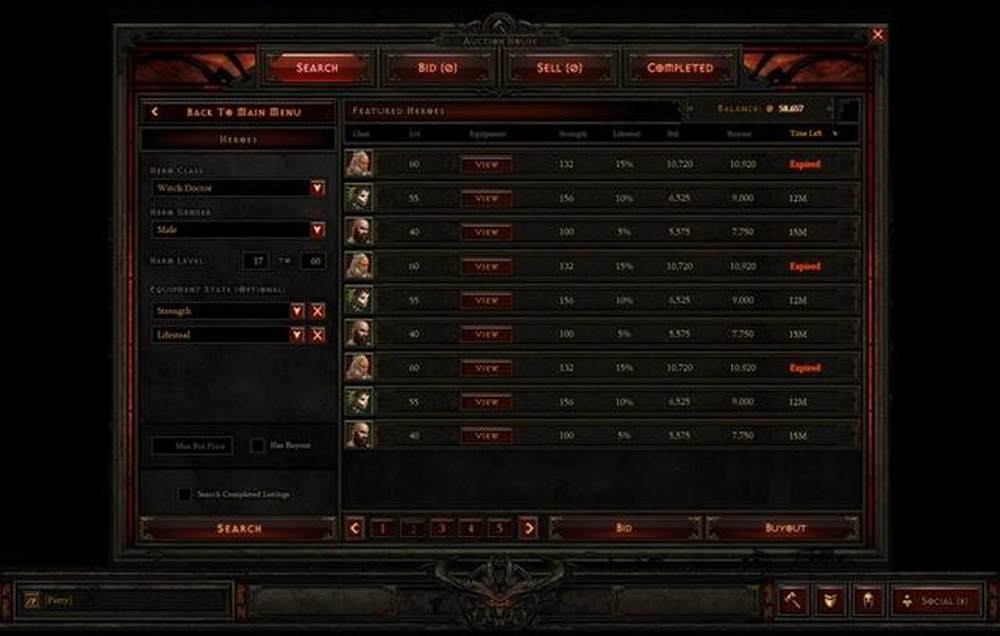Advance to the next results page
This screenshot has width=1000, height=636.
[529, 528]
